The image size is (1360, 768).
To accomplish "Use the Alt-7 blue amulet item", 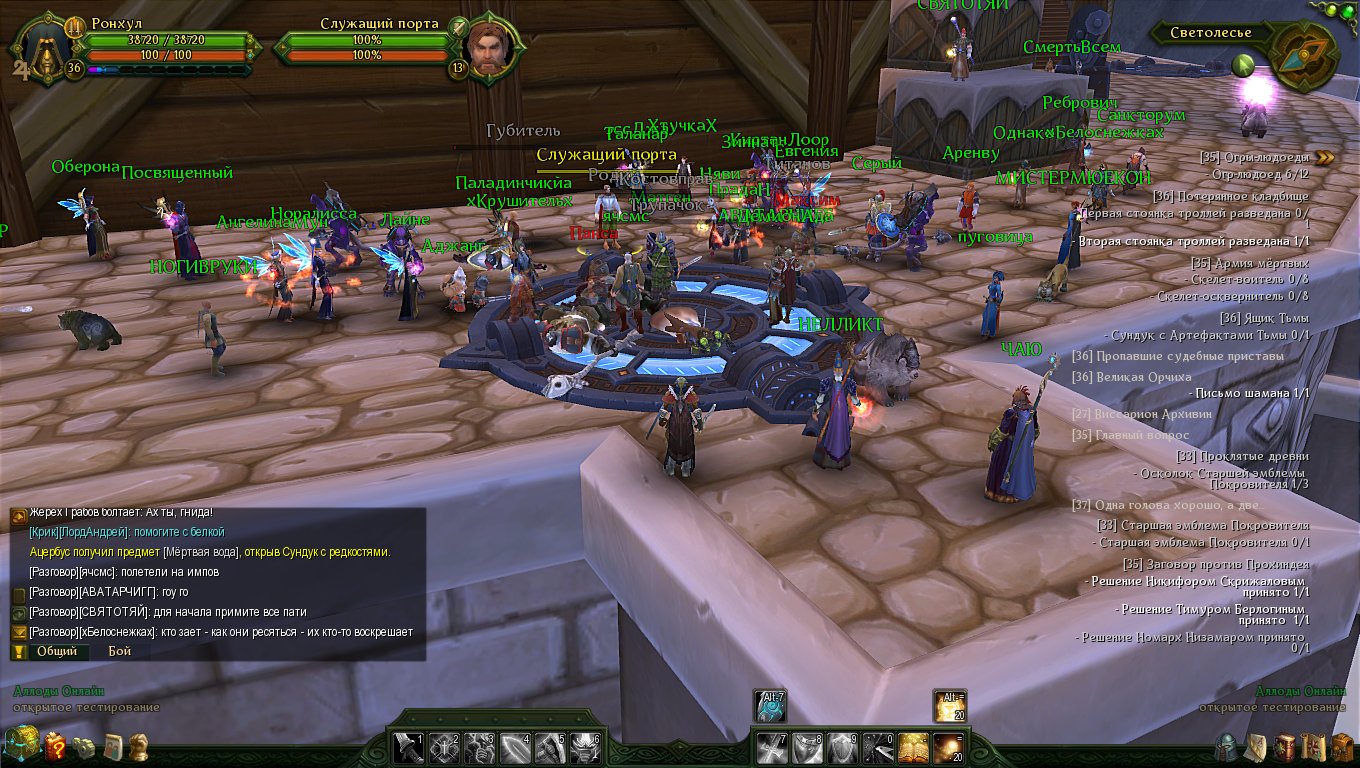I will (x=770, y=706).
